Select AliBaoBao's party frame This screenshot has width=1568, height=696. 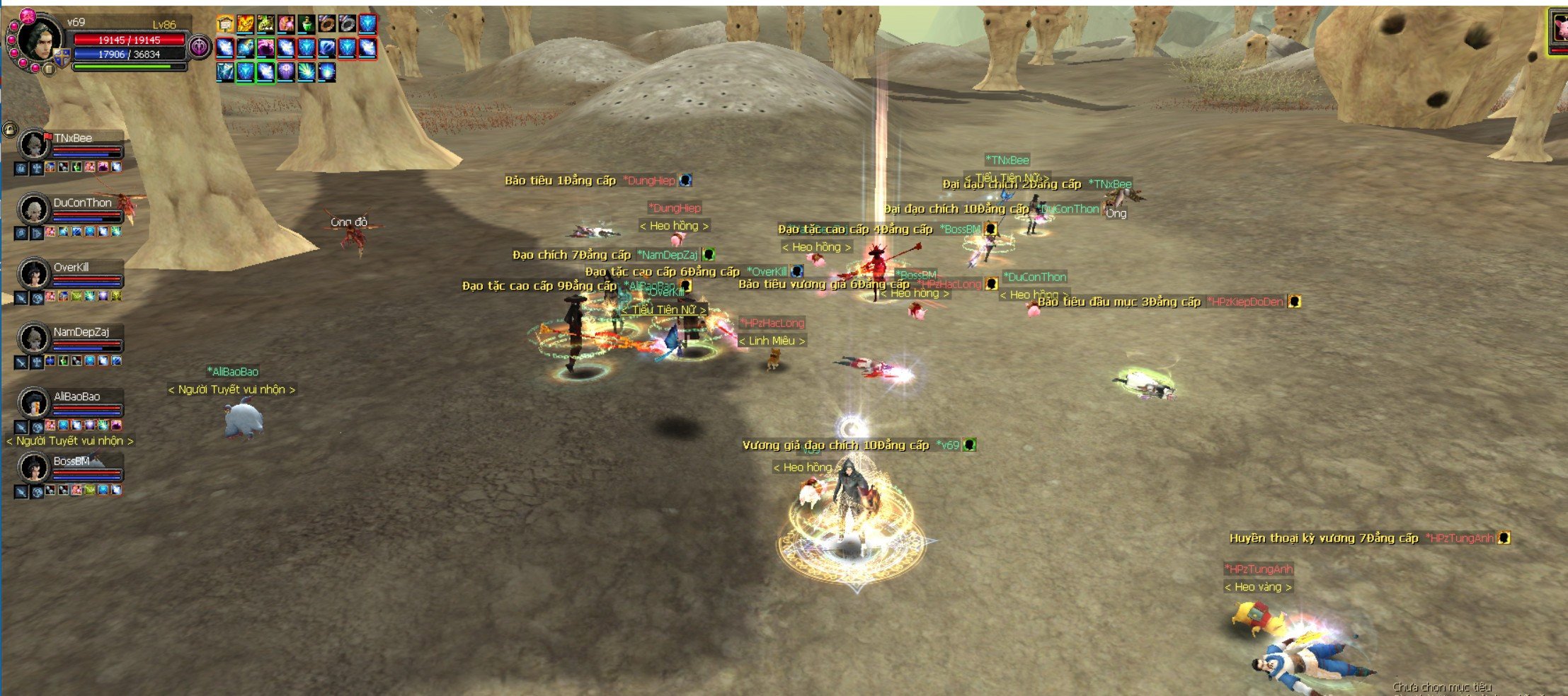33,403
